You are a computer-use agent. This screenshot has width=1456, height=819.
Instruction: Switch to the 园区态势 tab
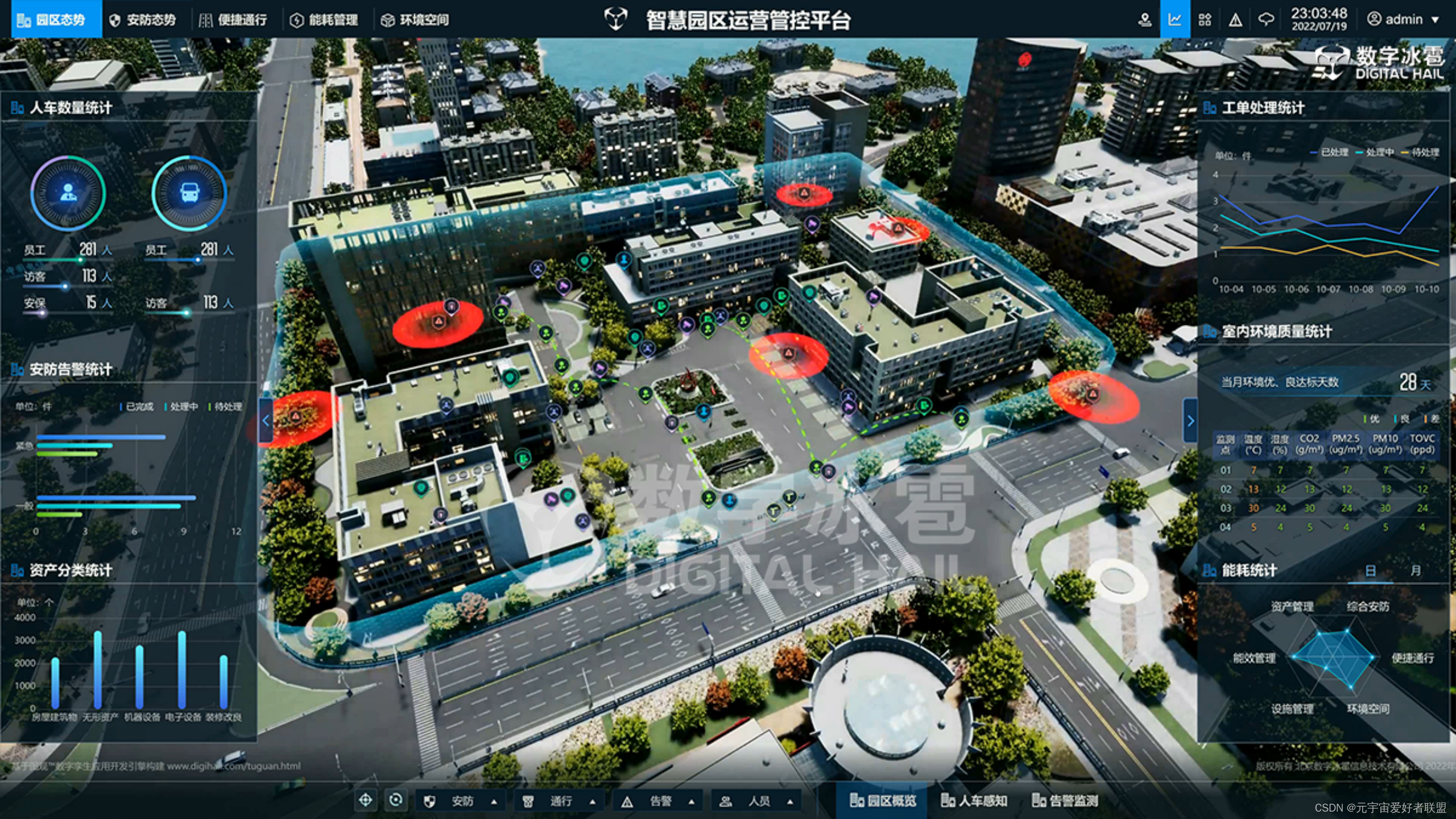tap(56, 20)
